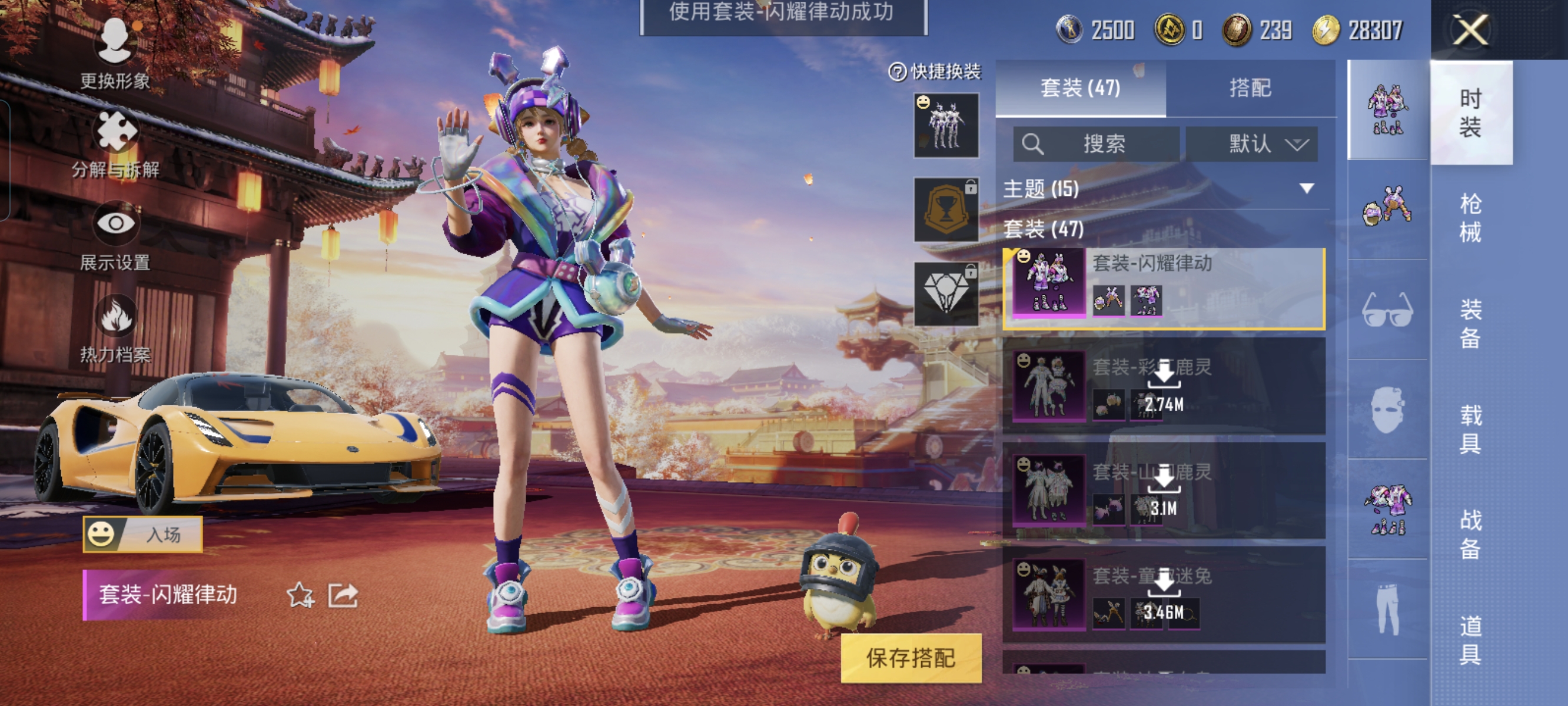Close the wardrobe screen with the X
The image size is (1568, 706).
(x=1470, y=30)
